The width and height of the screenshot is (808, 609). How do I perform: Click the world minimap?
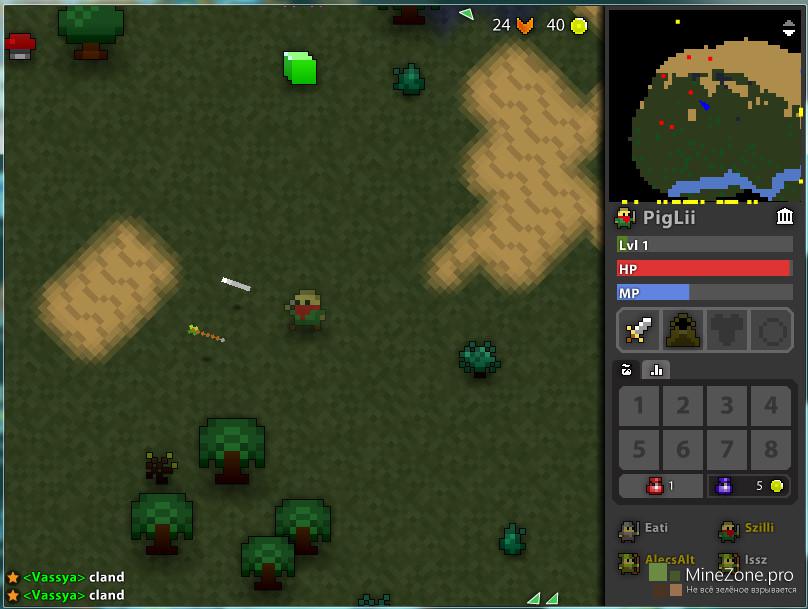704,103
